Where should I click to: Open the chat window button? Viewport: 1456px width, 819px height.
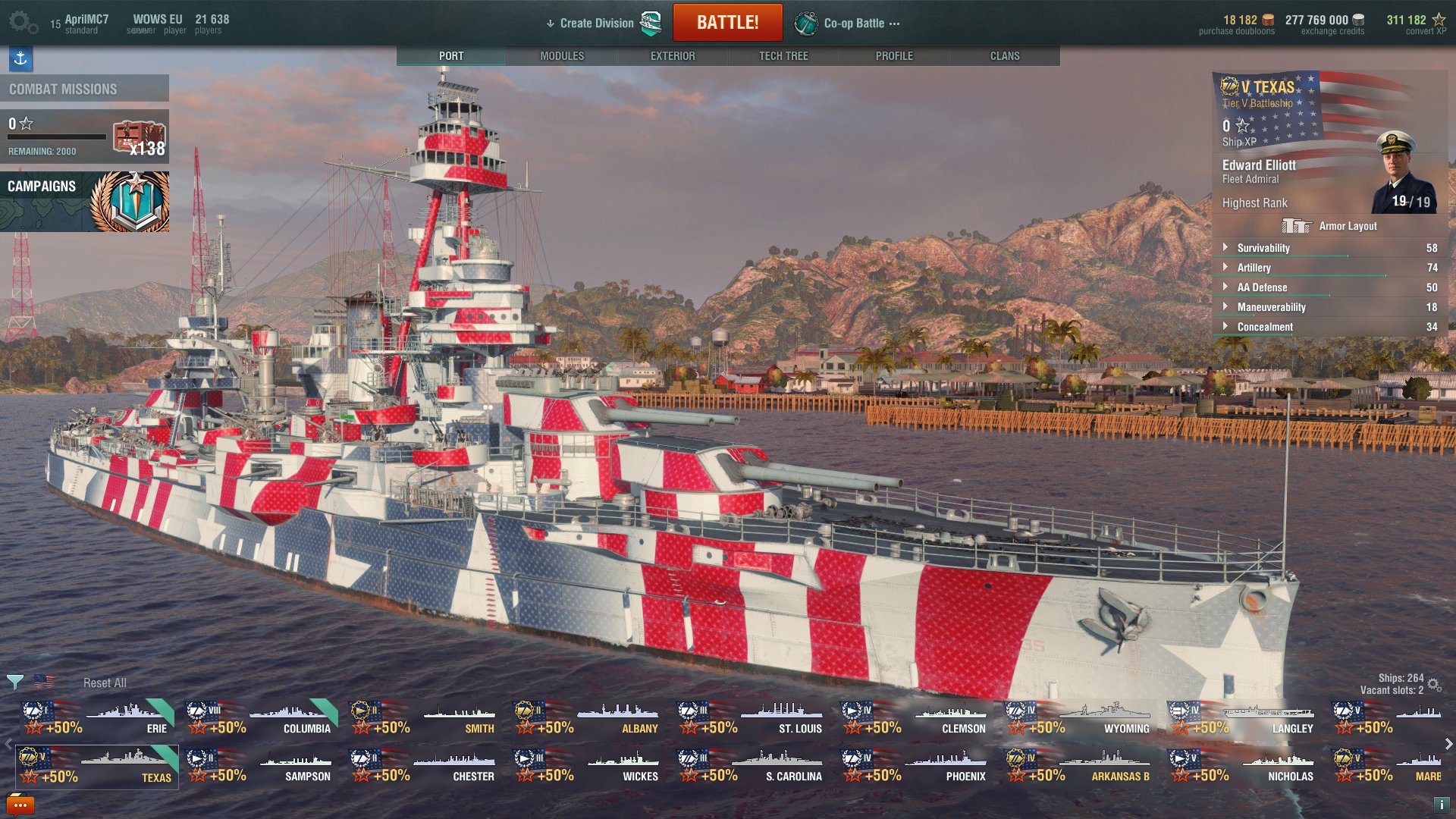(x=20, y=805)
